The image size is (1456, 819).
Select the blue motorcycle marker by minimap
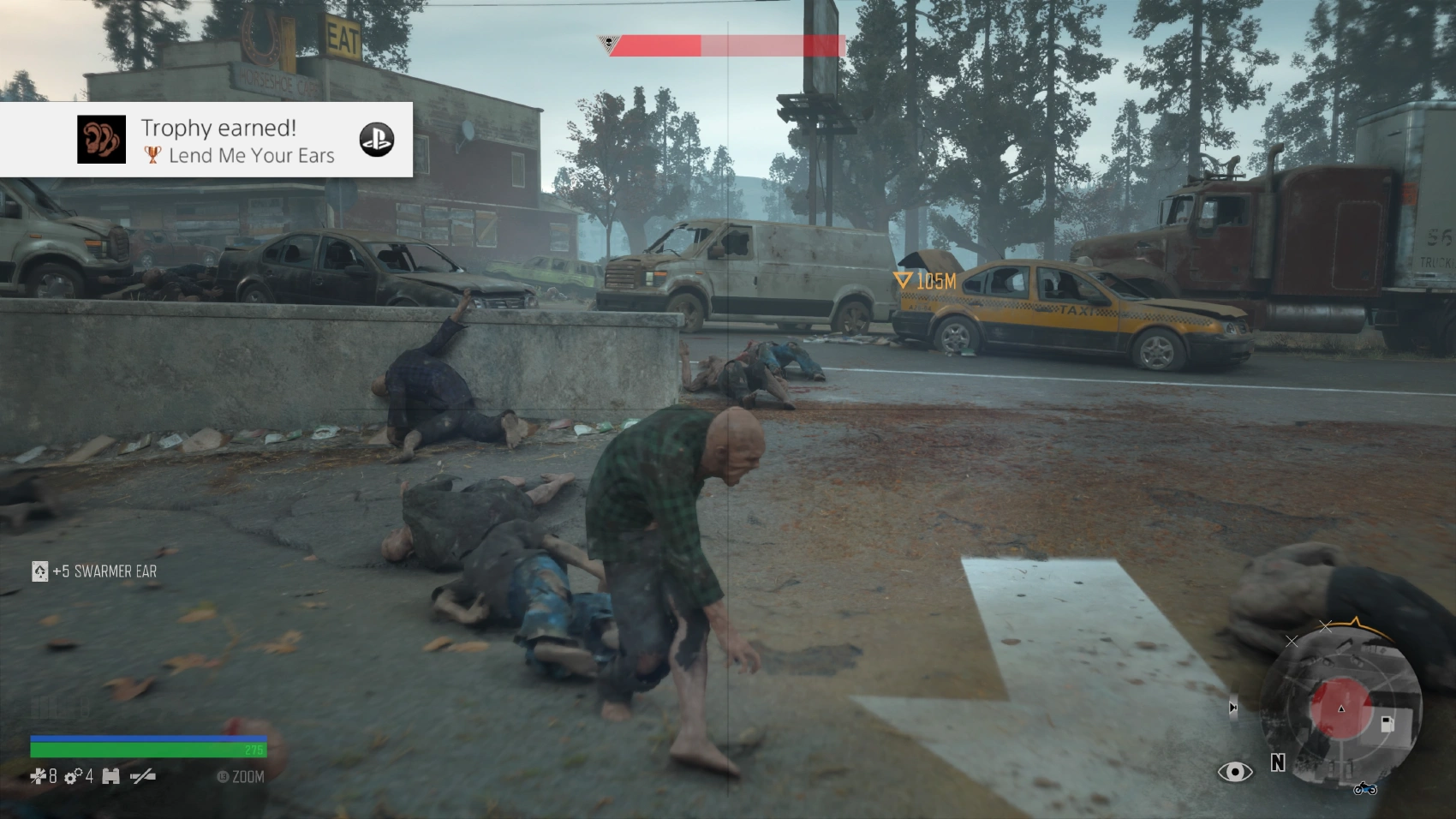tap(1365, 787)
